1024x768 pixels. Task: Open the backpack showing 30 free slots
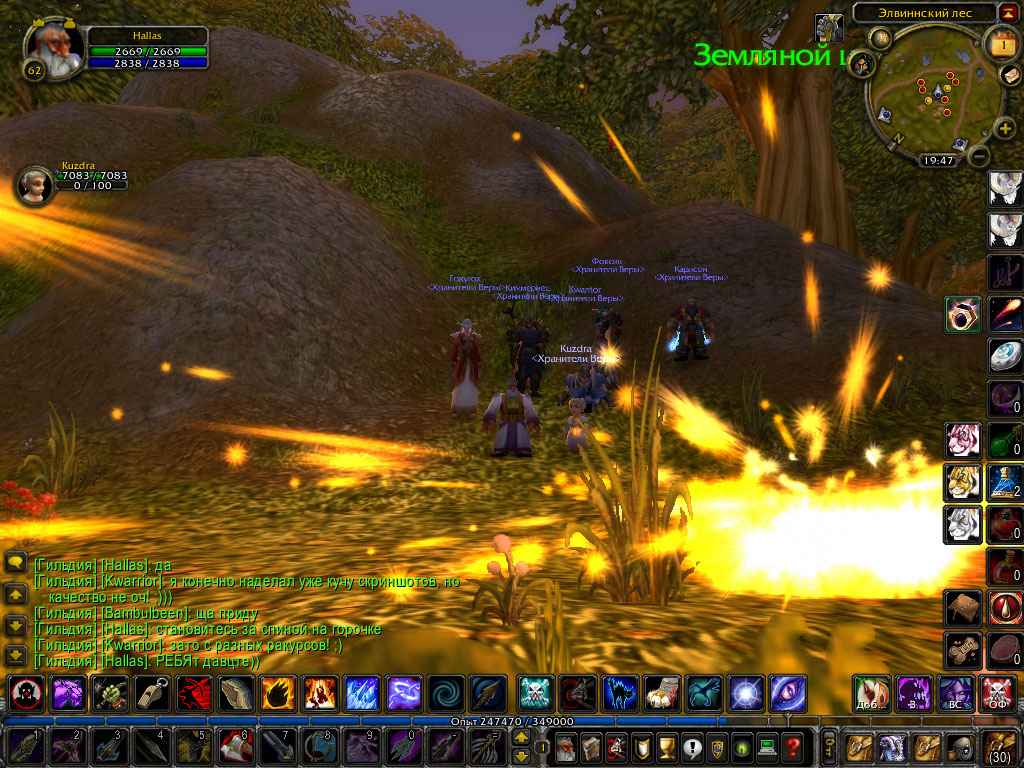point(1001,746)
